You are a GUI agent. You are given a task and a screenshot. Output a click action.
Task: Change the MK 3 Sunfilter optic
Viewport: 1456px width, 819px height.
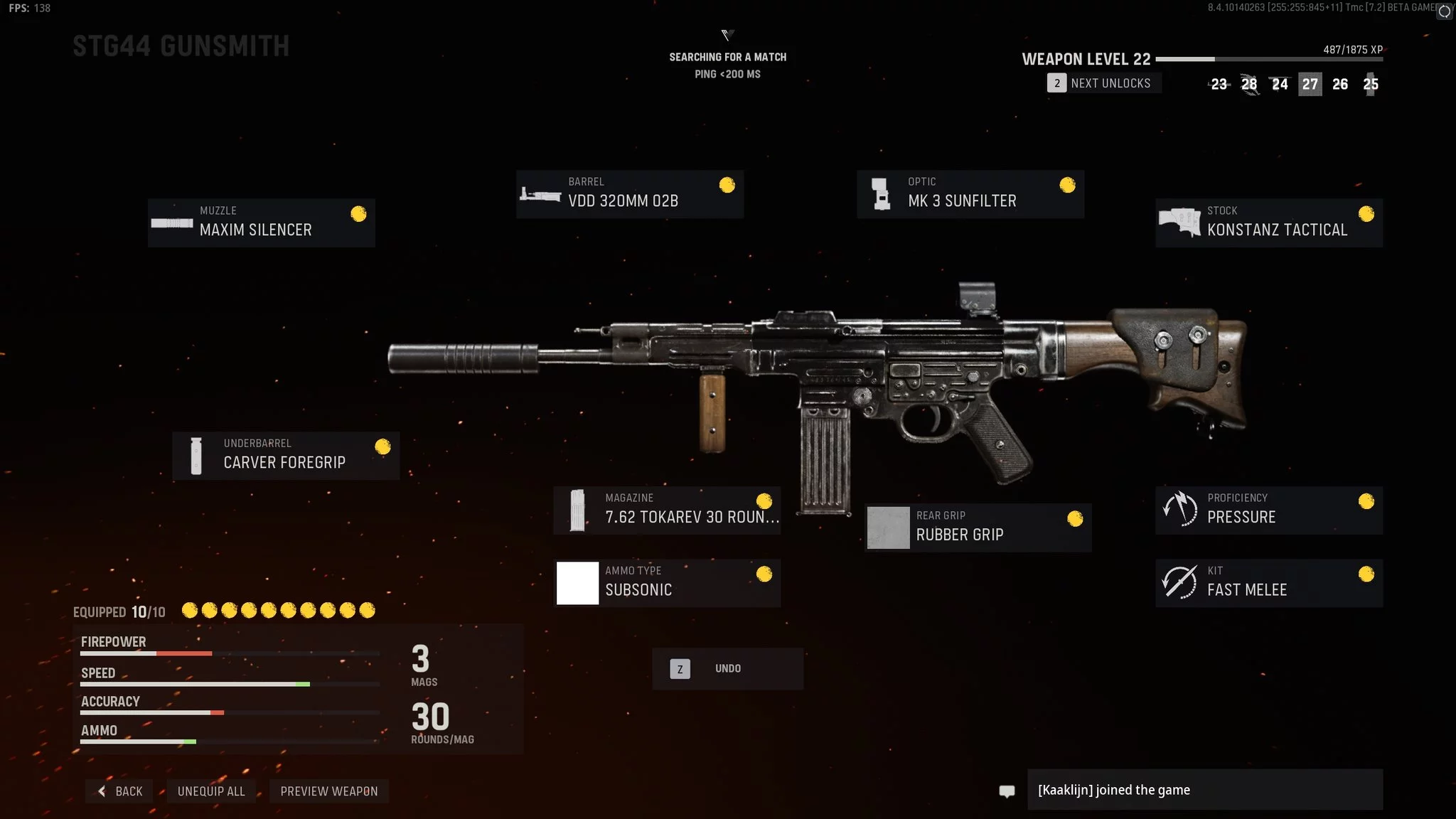pyautogui.click(x=970, y=194)
